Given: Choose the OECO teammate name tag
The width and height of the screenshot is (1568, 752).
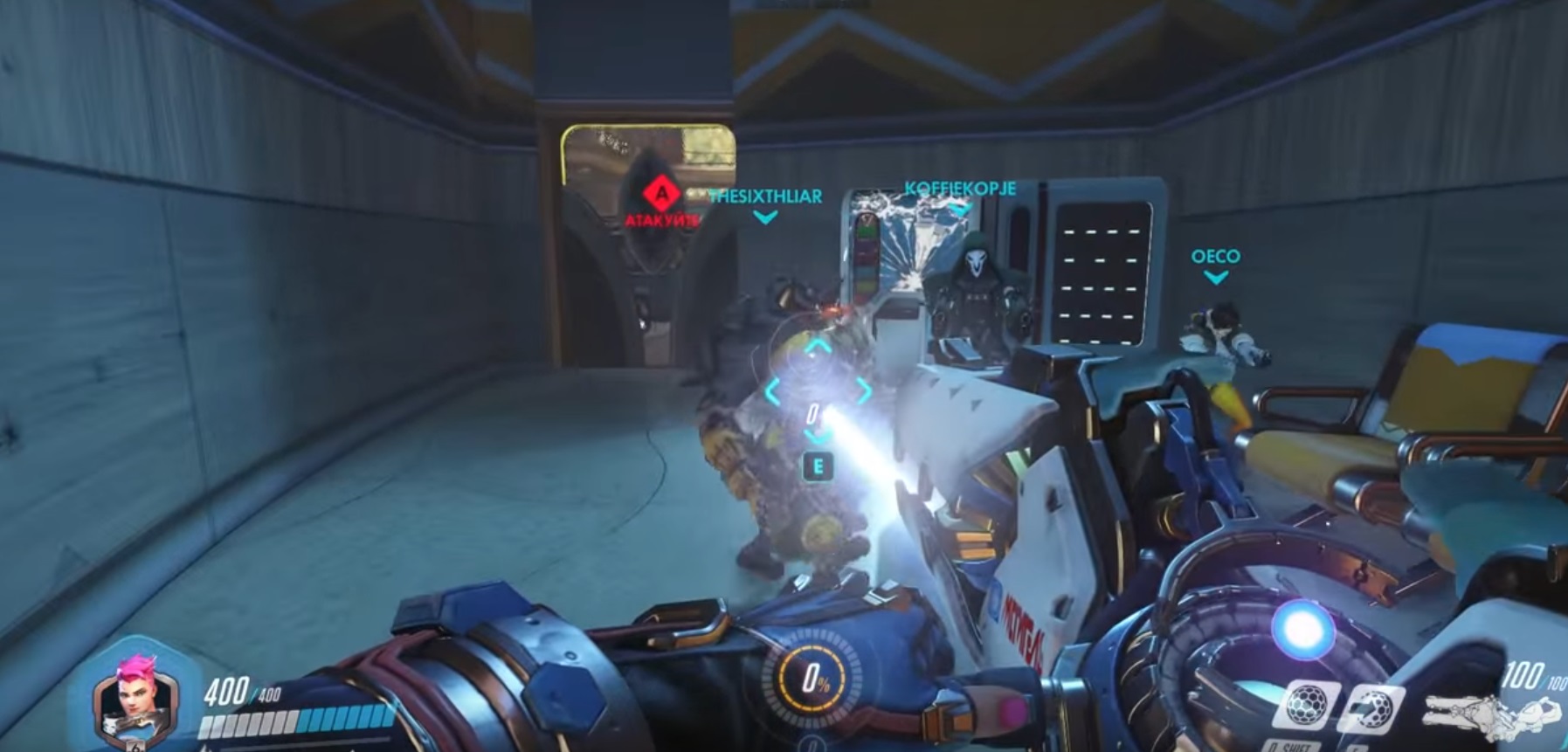Looking at the screenshot, I should (x=1215, y=257).
